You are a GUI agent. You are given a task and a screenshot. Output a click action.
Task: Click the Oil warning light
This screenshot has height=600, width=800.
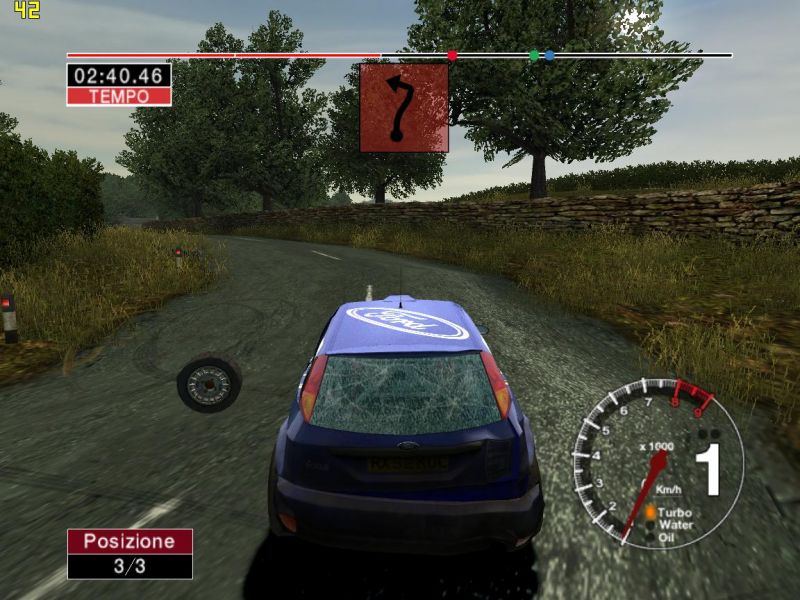[x=650, y=537]
